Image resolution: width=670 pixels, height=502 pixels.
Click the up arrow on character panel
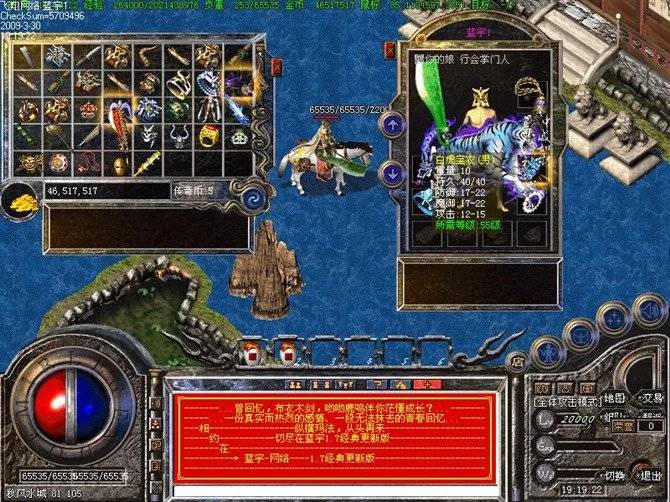(392, 124)
